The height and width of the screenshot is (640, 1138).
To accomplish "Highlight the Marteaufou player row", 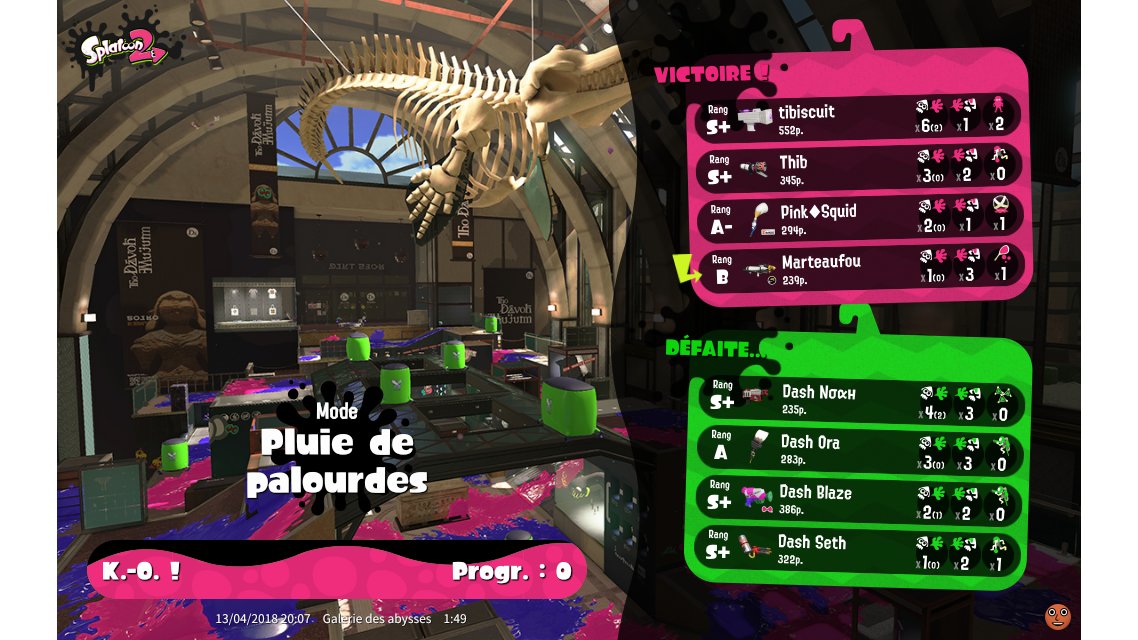I will [x=858, y=269].
